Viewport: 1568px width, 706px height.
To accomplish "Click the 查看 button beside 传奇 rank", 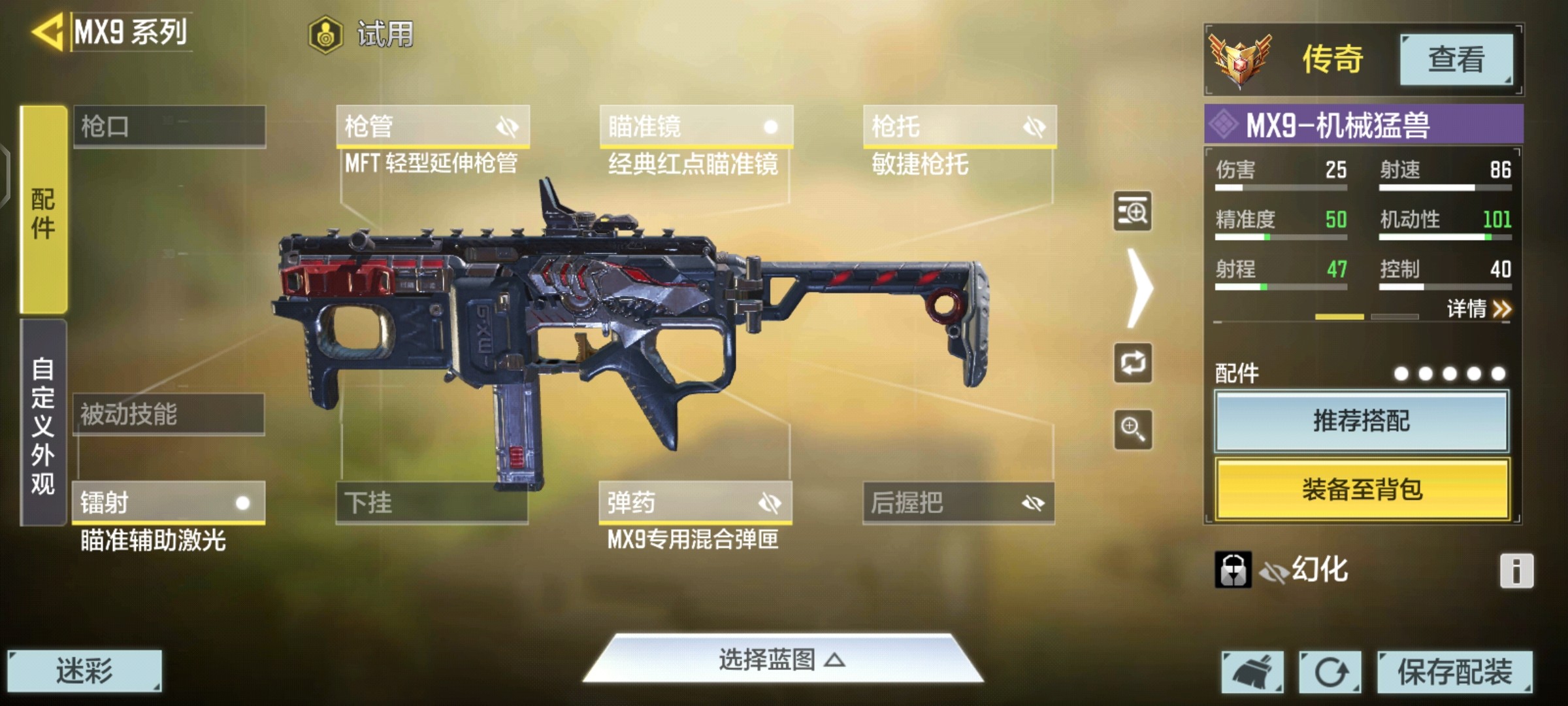I will pyautogui.click(x=1456, y=59).
